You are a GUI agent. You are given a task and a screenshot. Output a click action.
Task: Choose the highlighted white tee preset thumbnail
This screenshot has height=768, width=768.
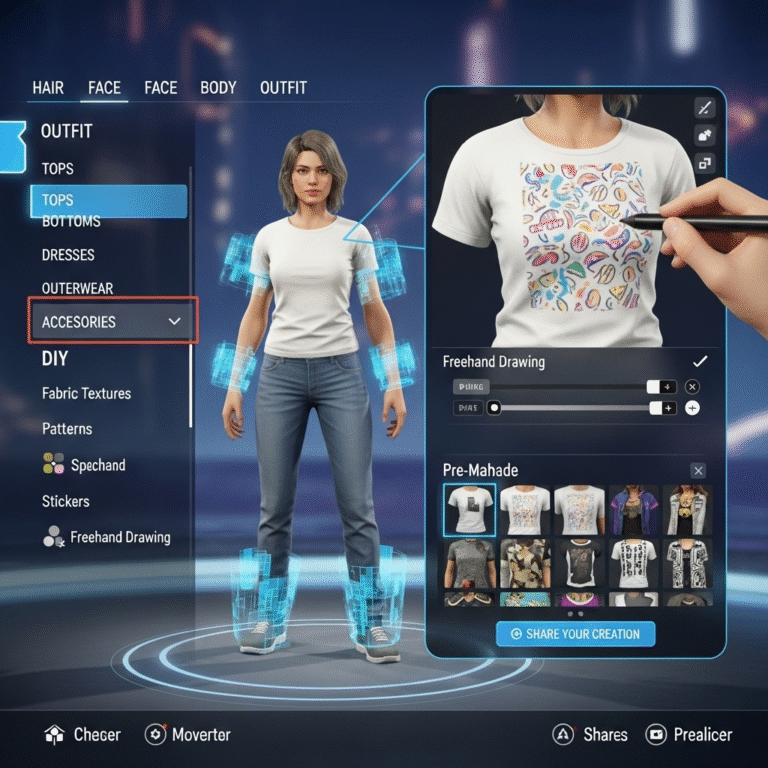click(x=469, y=510)
